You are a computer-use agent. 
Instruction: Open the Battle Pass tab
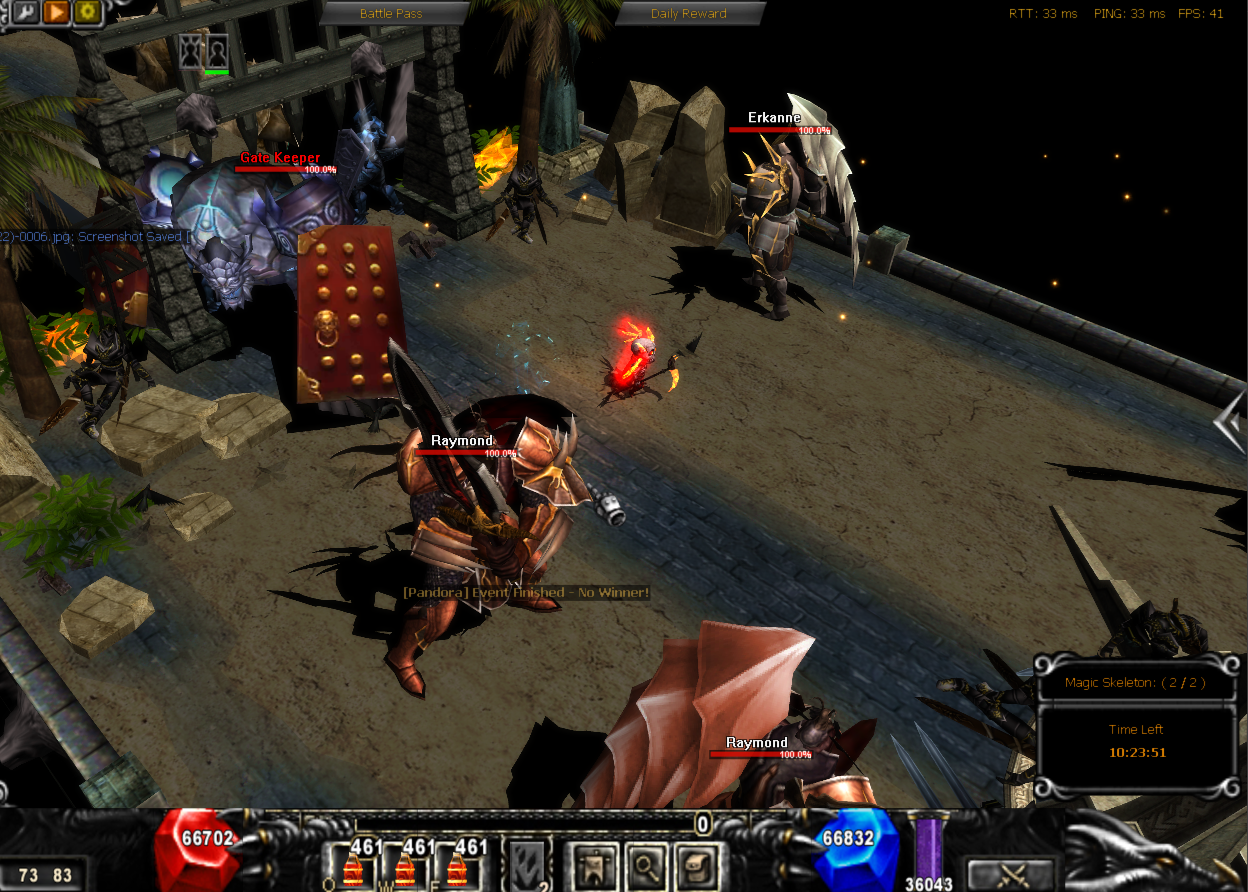391,13
